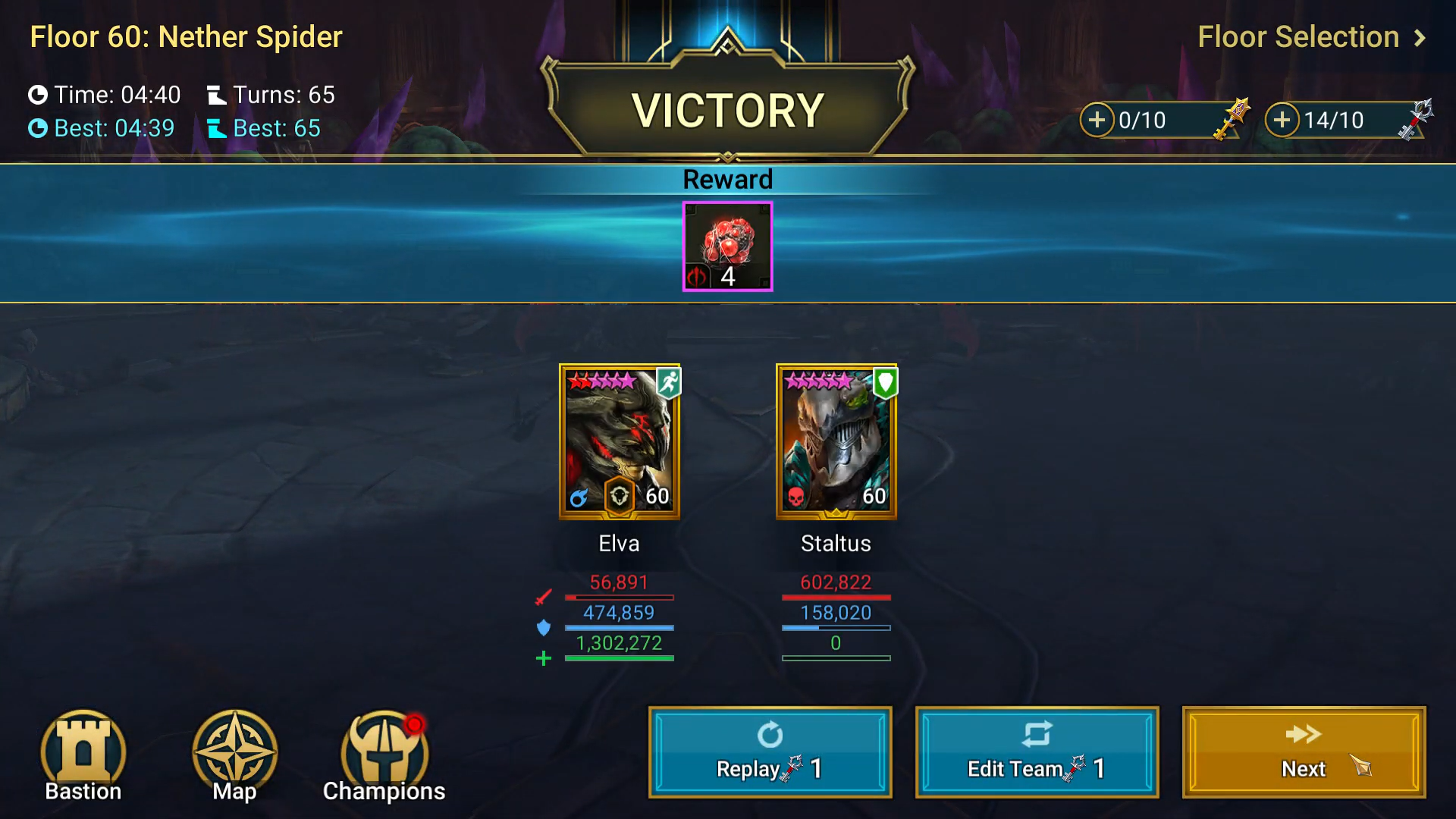The width and height of the screenshot is (1456, 819).
Task: Add more silver keys with plus button
Action: tap(1282, 120)
